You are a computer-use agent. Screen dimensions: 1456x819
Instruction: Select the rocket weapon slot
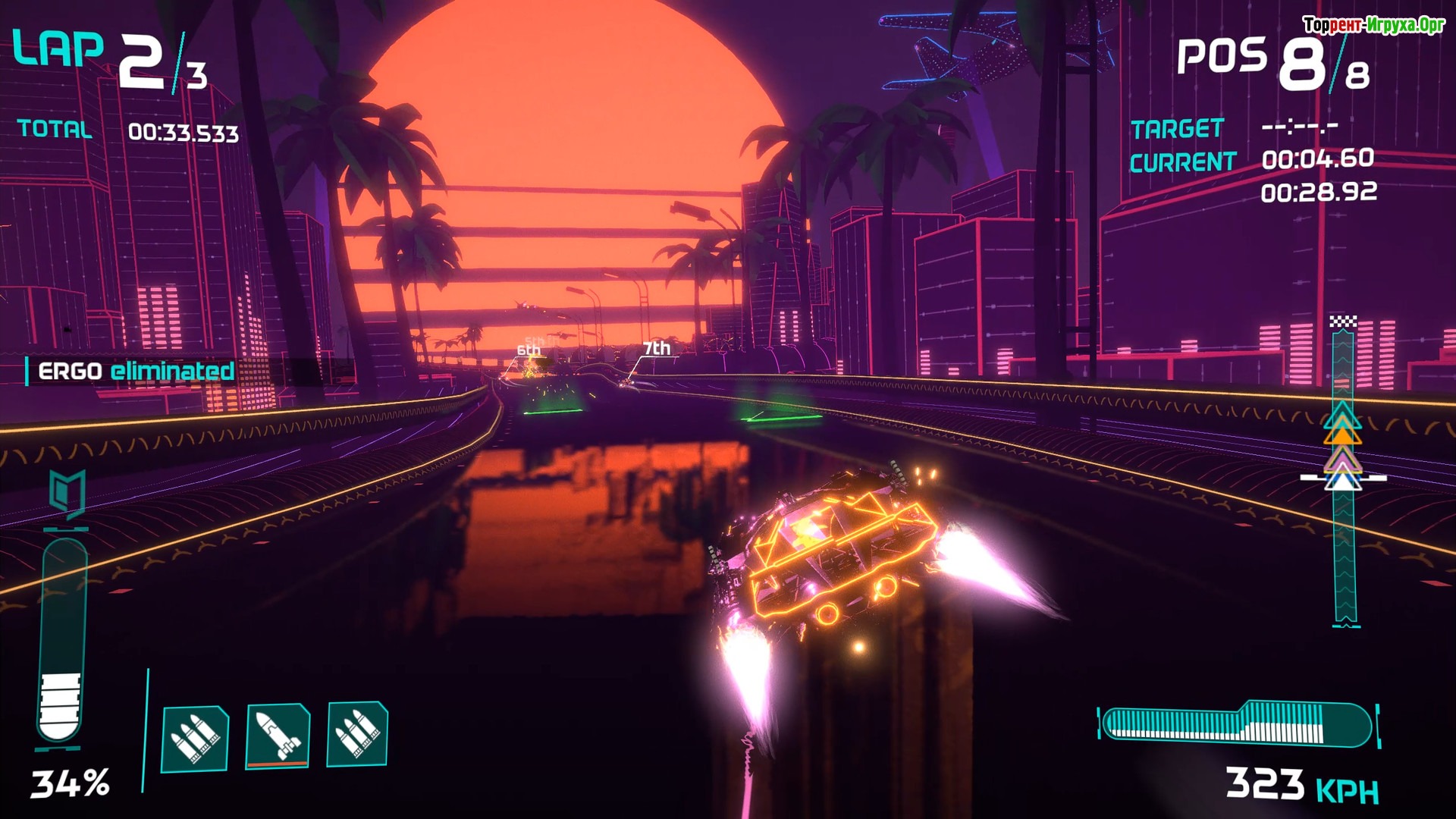(x=278, y=736)
